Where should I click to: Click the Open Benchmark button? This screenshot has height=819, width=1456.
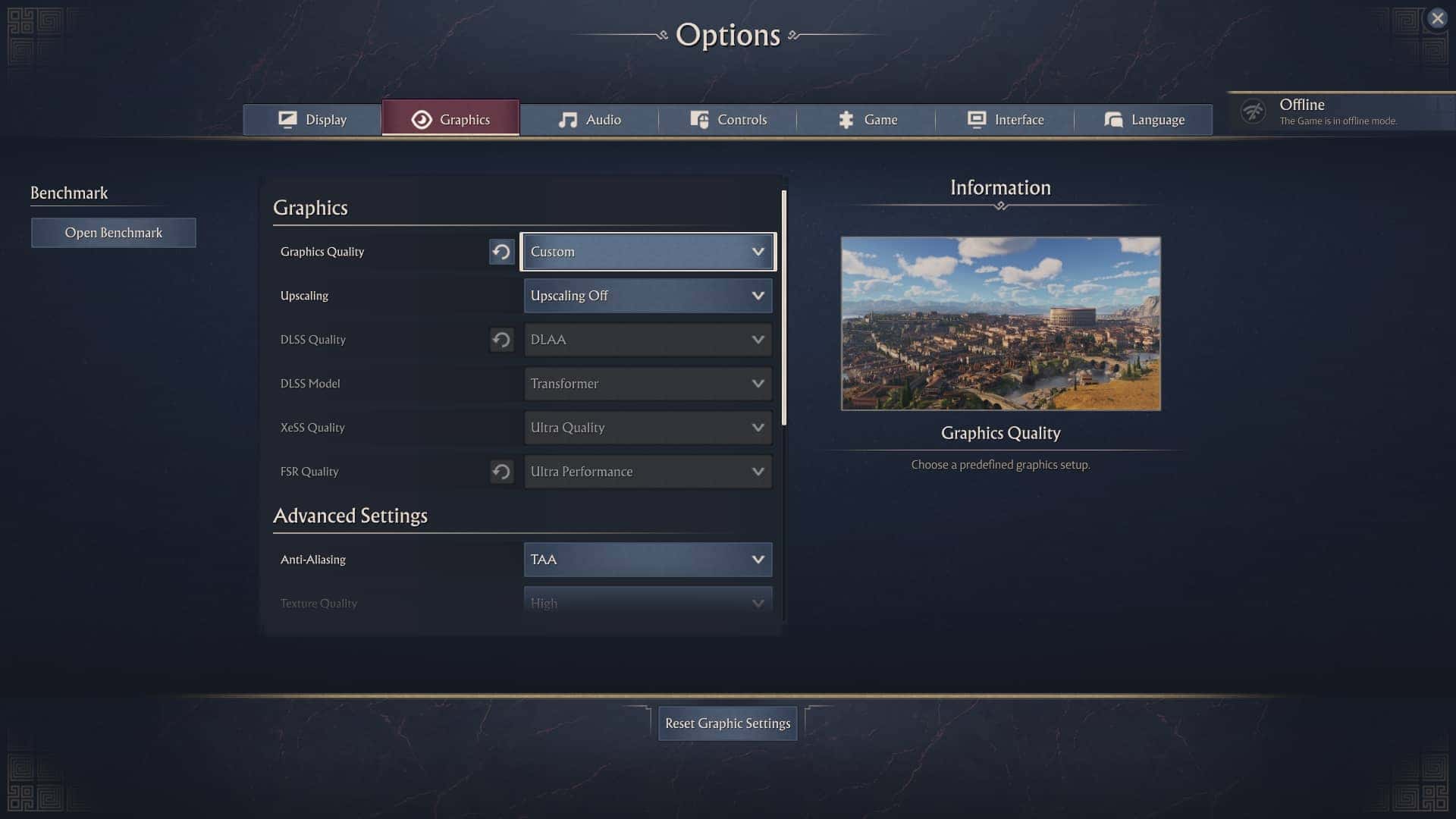(x=114, y=233)
